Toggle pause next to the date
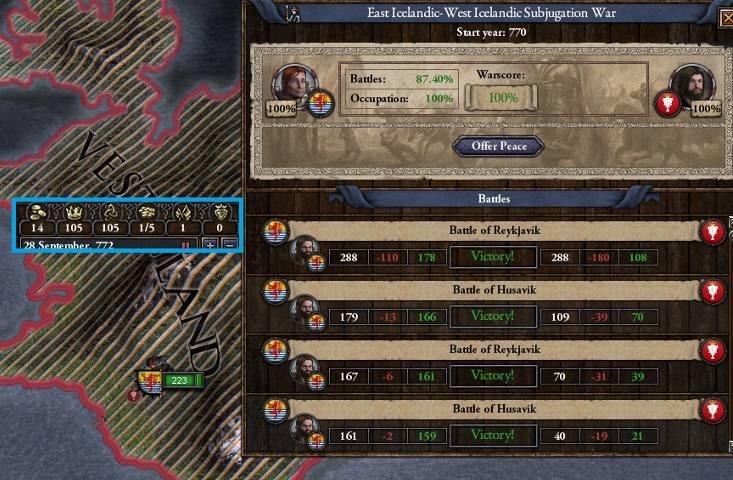Viewport: 733px width, 480px height. [x=184, y=245]
